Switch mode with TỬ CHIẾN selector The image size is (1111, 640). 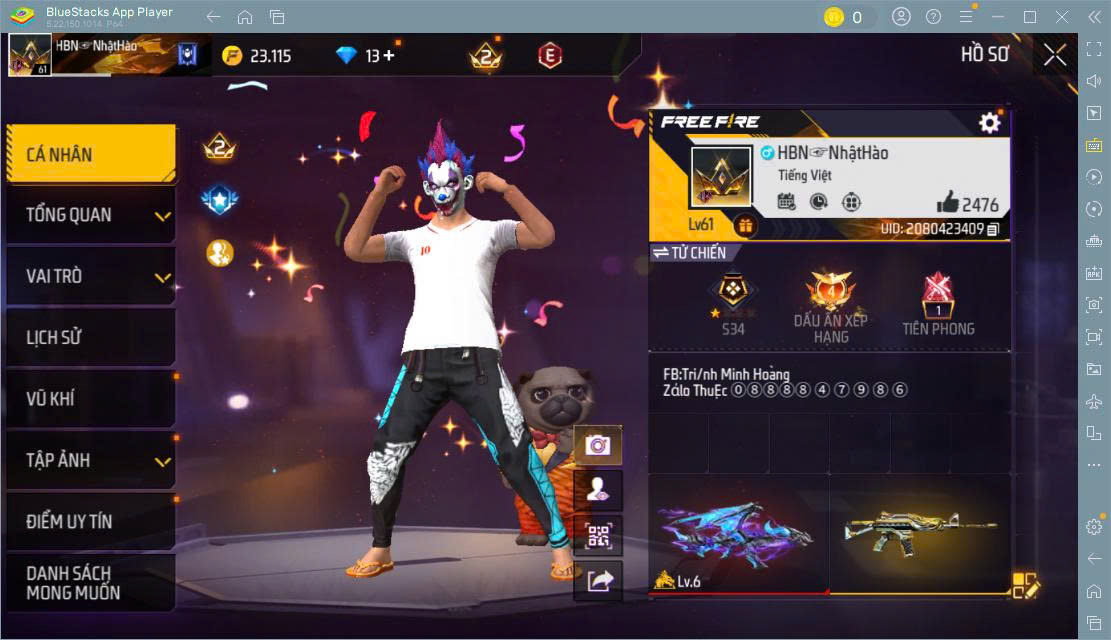point(690,253)
